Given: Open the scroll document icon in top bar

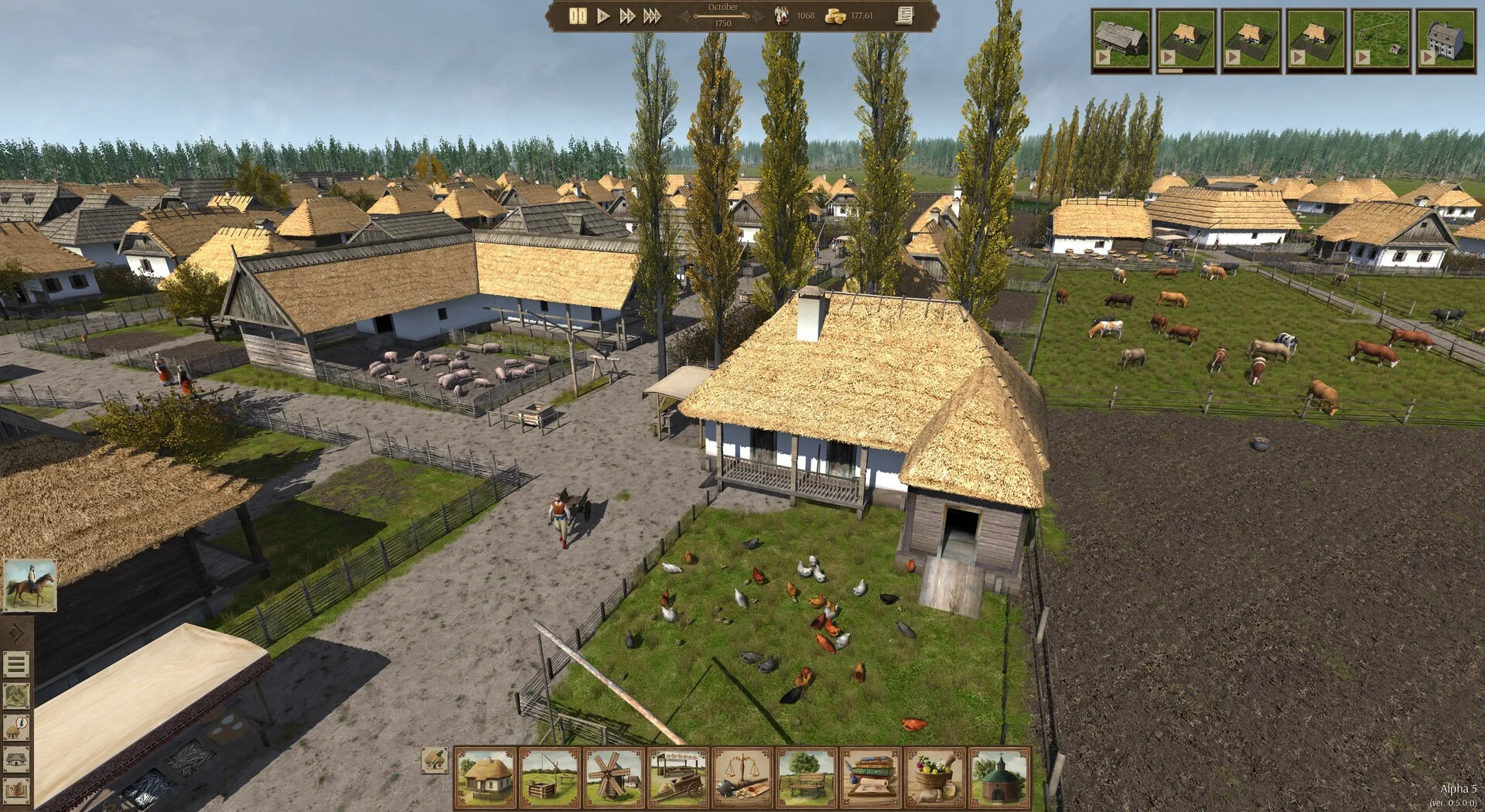Looking at the screenshot, I should [904, 15].
